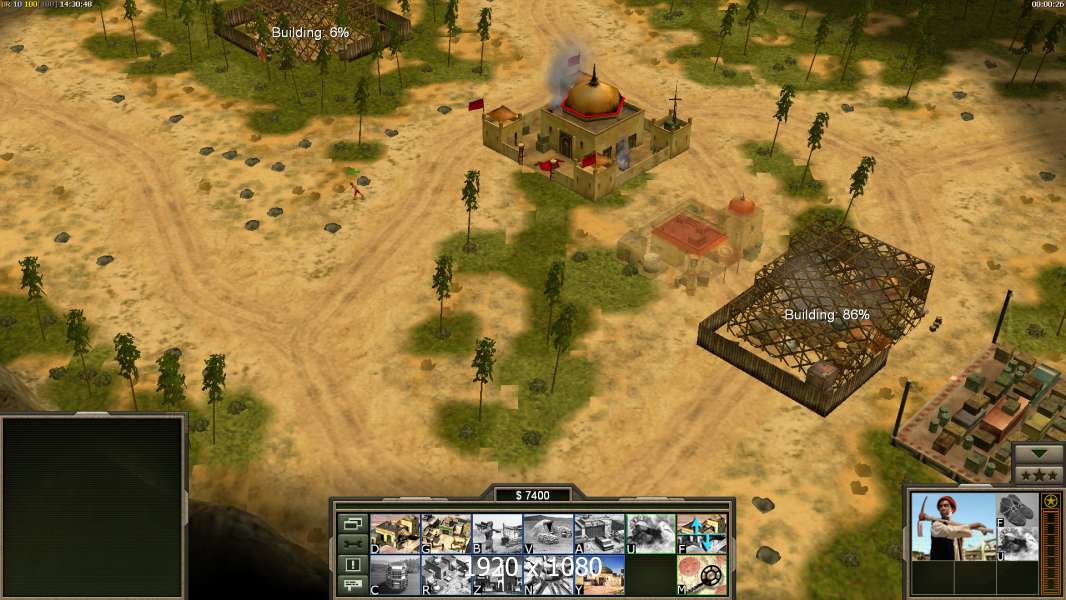This screenshot has width=1066, height=600.
Task: Click the smoke cloud icon in the build bar
Action: (650, 534)
